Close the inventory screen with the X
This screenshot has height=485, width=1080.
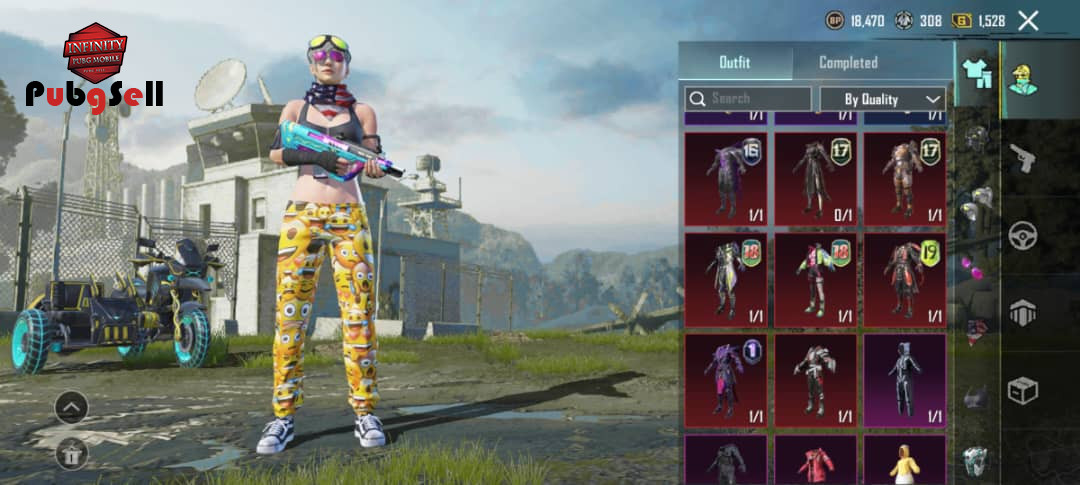pos(1028,20)
